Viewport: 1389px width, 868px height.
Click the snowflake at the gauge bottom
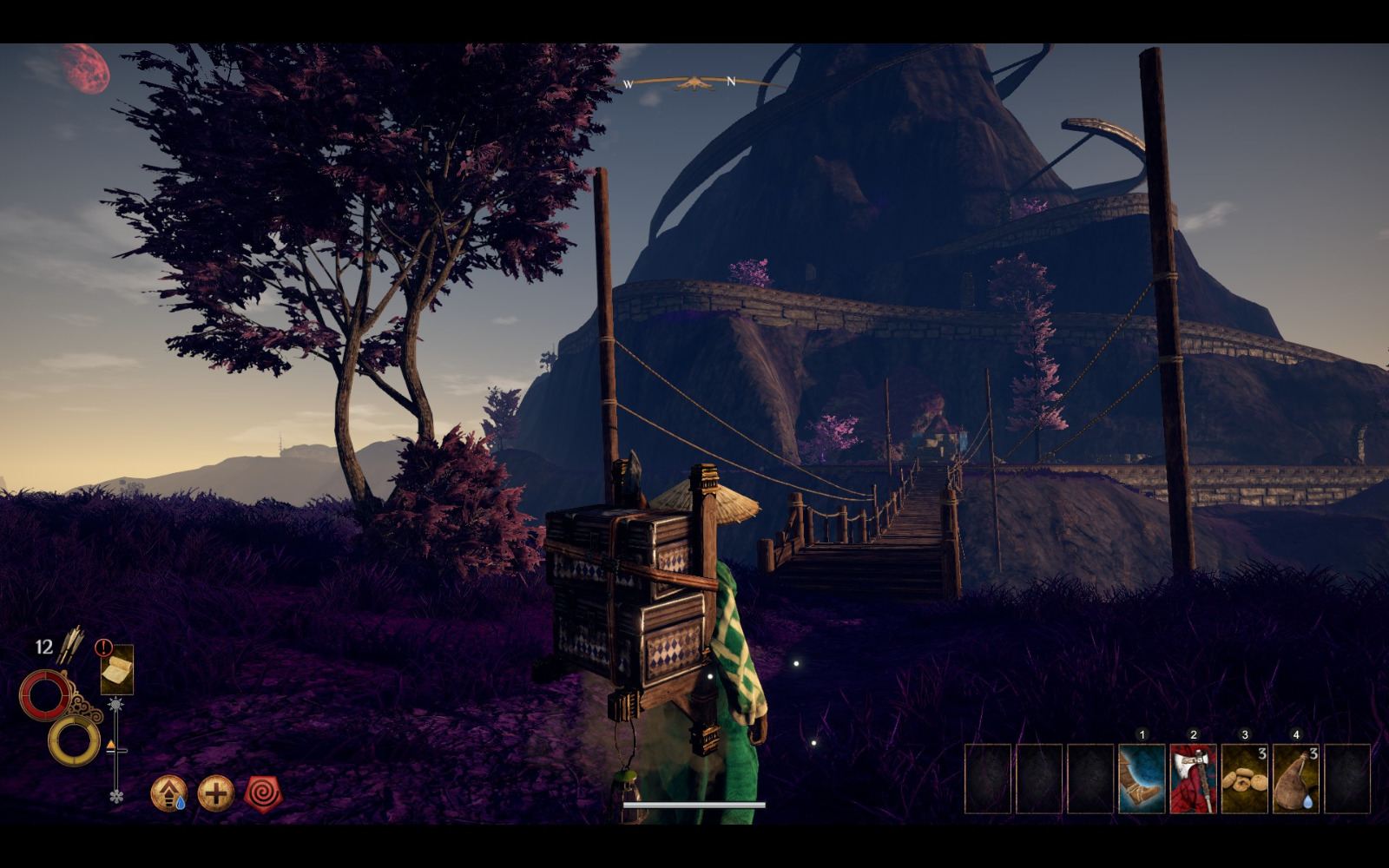(115, 796)
